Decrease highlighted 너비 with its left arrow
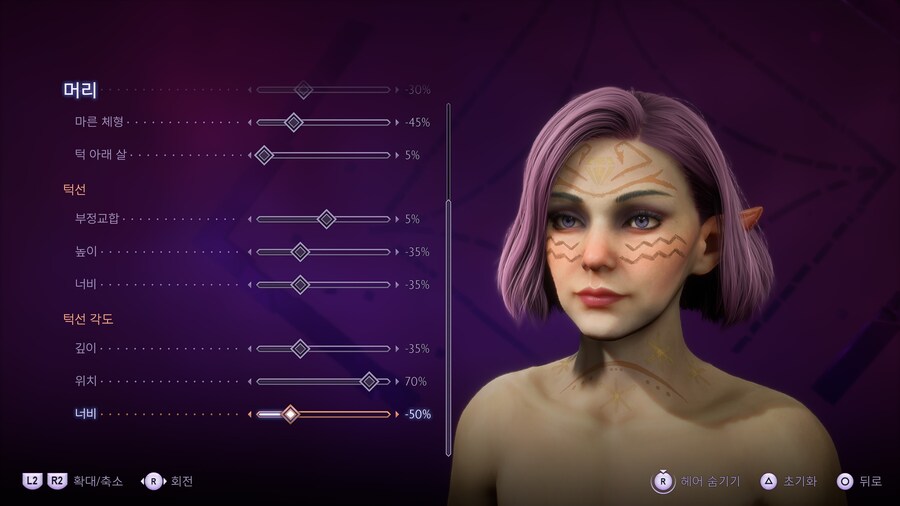Screen dimensions: 900x506 pos(249,414)
